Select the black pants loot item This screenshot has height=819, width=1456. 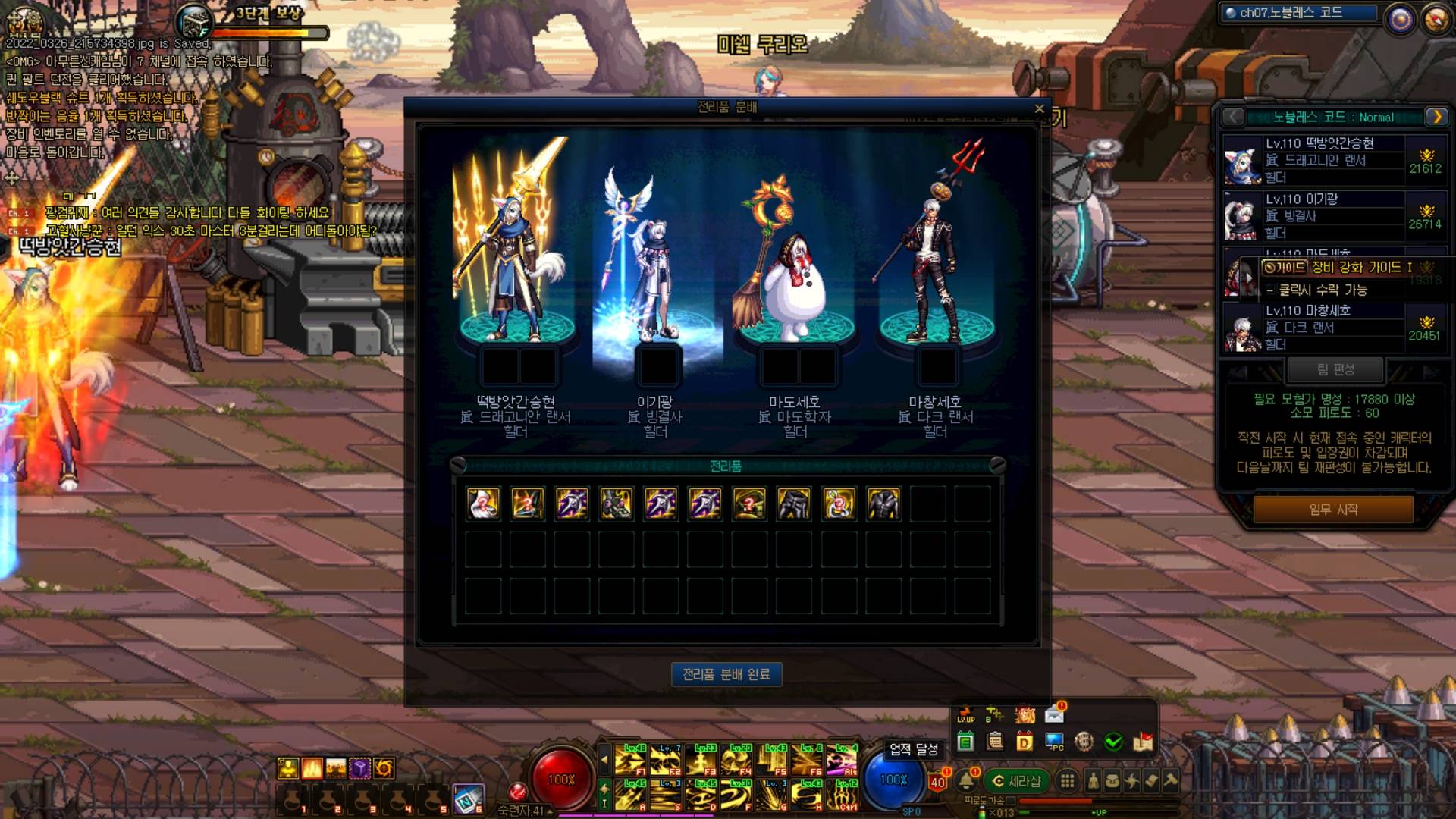794,504
